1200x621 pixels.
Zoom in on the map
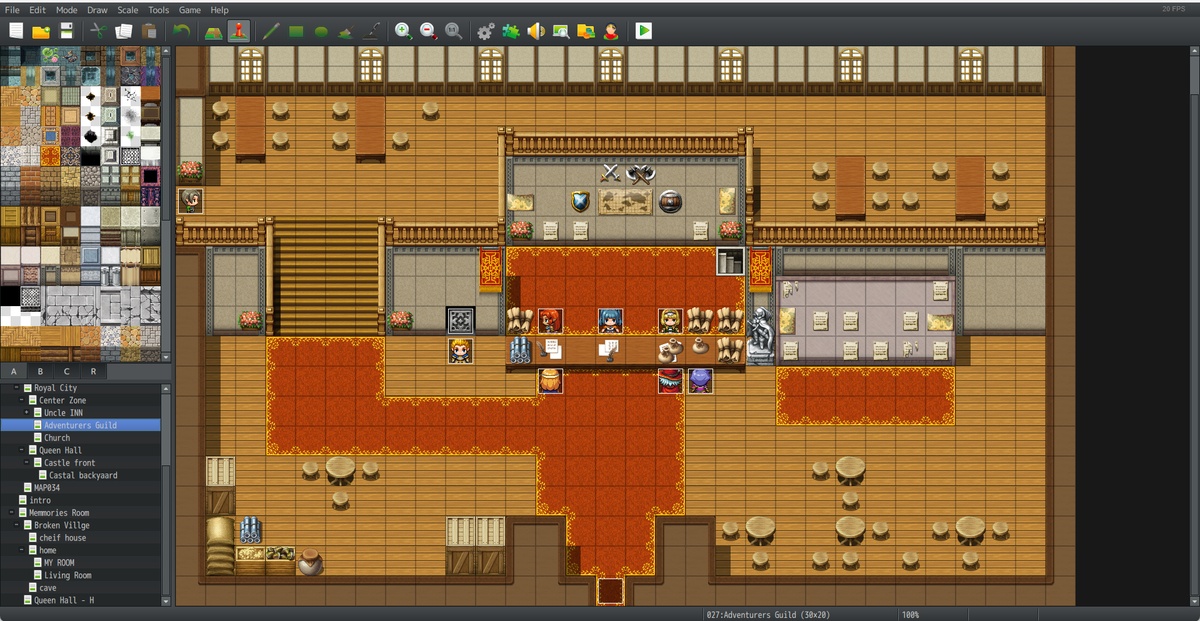click(x=403, y=31)
